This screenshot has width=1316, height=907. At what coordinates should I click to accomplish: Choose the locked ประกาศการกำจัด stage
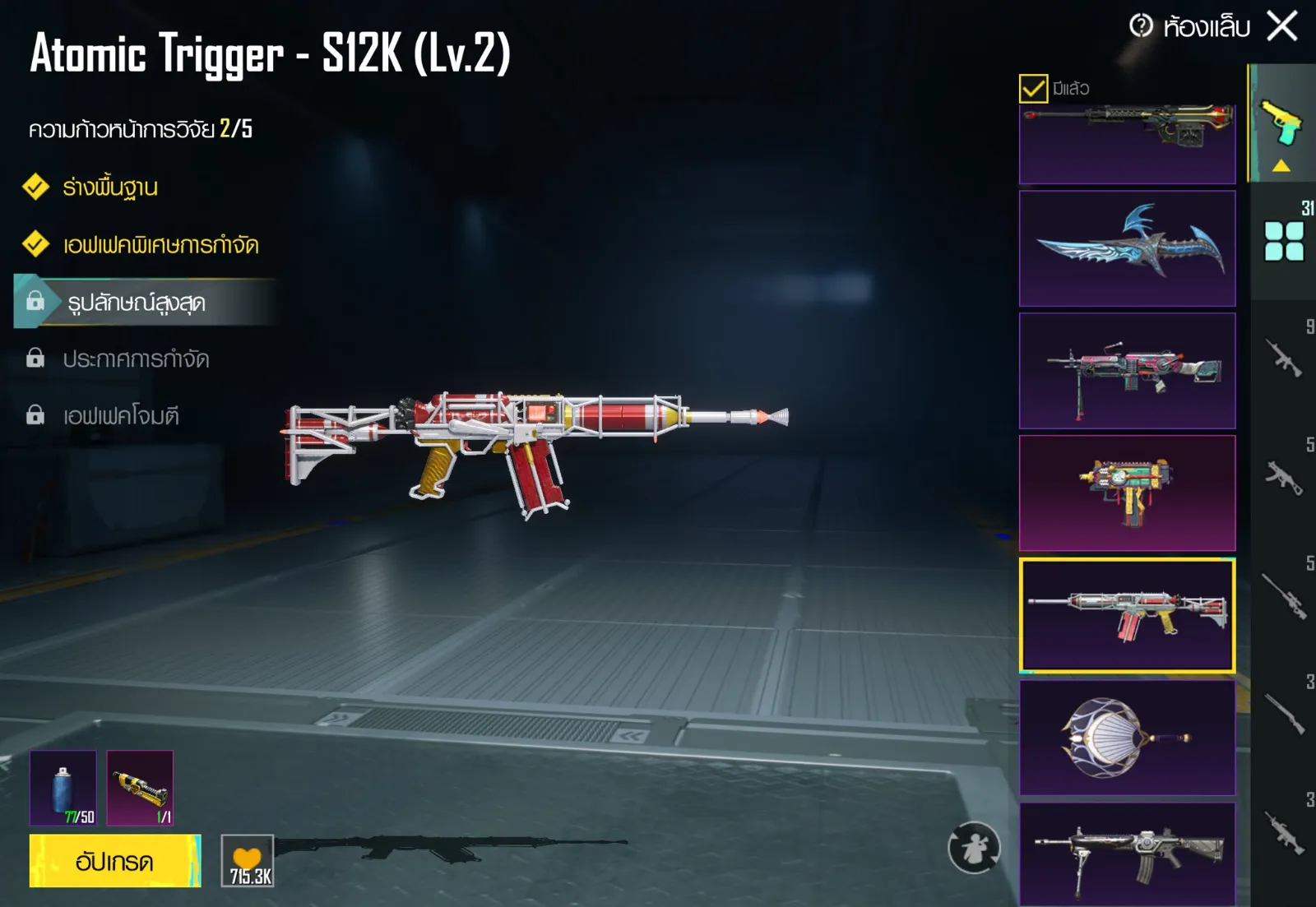click(136, 359)
